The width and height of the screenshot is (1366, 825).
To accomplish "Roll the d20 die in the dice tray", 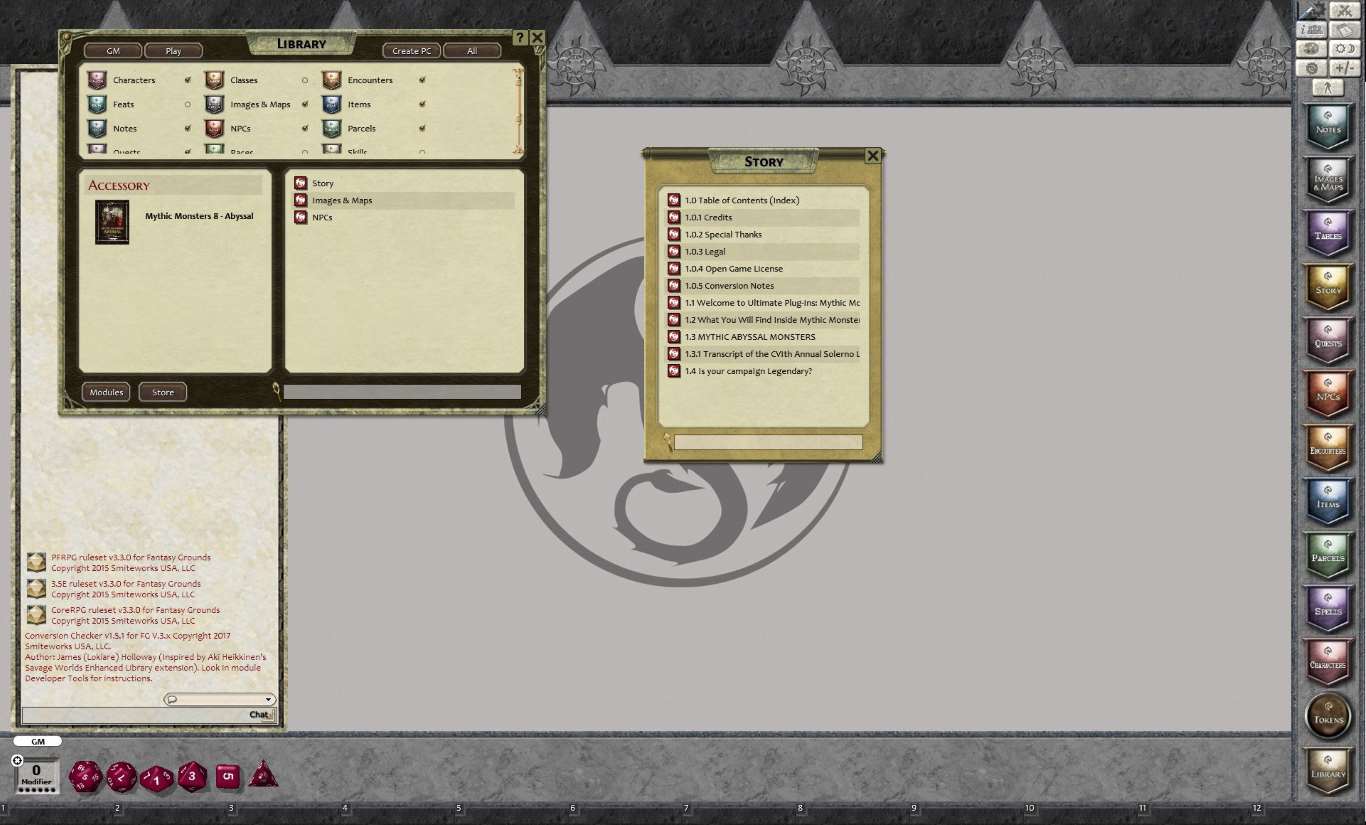I will pyautogui.click(x=85, y=776).
